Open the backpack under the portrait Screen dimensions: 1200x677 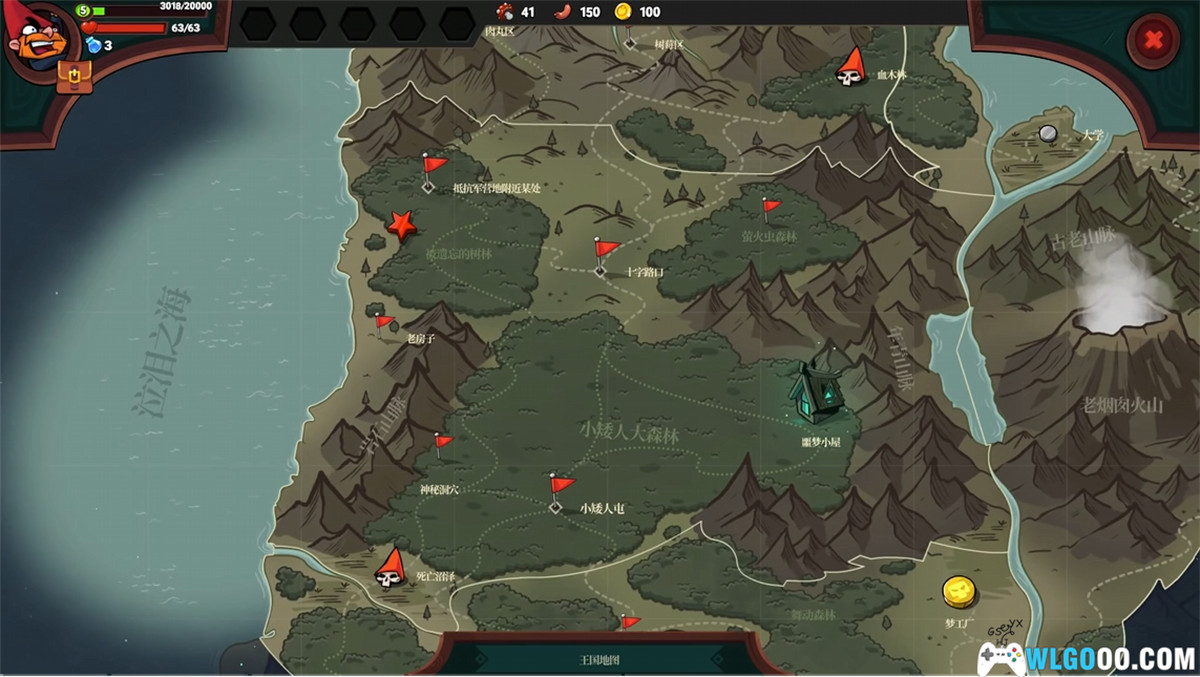pyautogui.click(x=74, y=75)
